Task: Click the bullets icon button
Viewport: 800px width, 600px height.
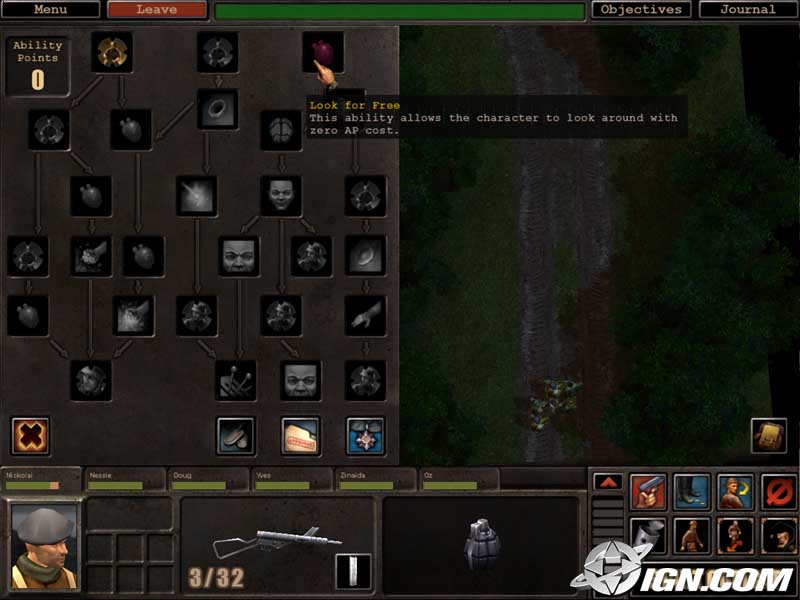Action: 236,436
